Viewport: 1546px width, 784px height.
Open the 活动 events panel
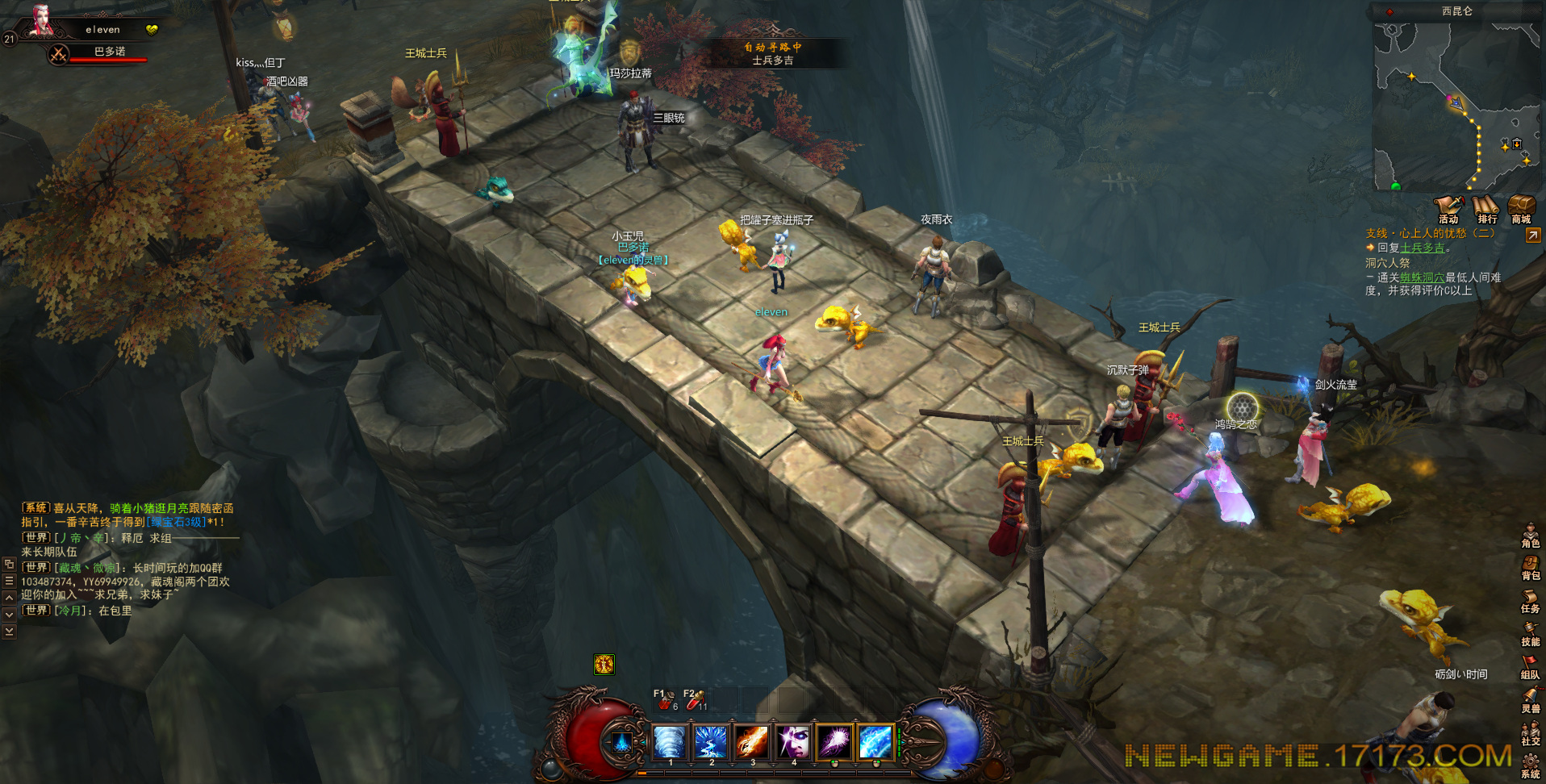click(1449, 208)
